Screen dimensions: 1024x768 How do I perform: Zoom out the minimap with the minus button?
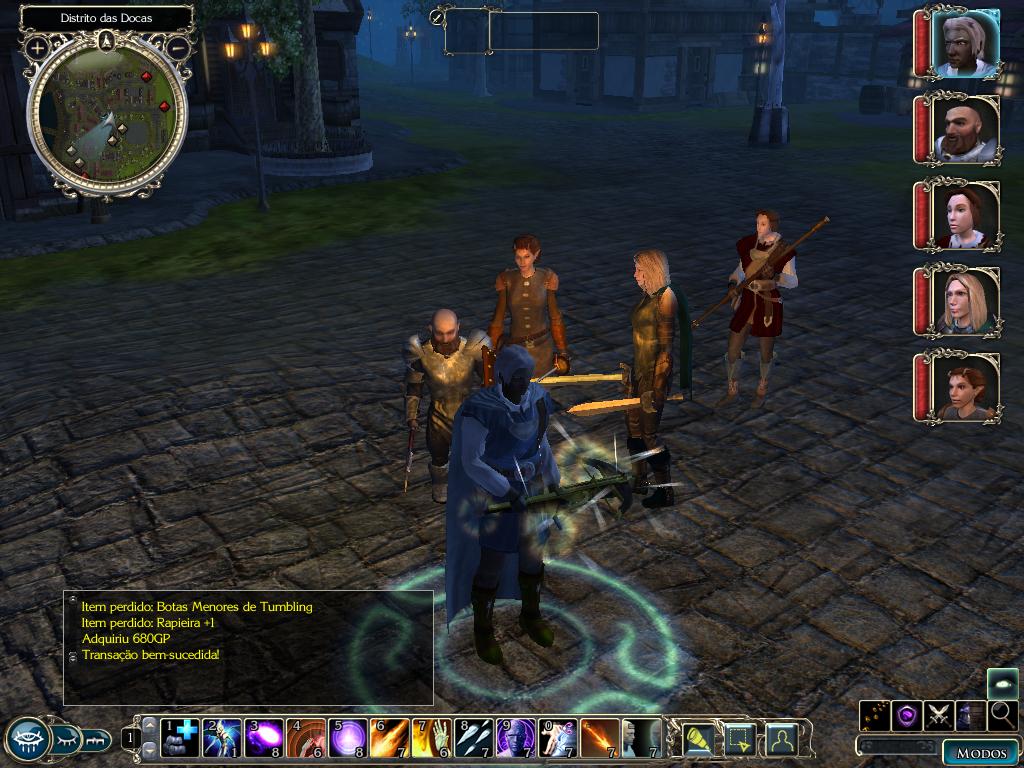[178, 47]
